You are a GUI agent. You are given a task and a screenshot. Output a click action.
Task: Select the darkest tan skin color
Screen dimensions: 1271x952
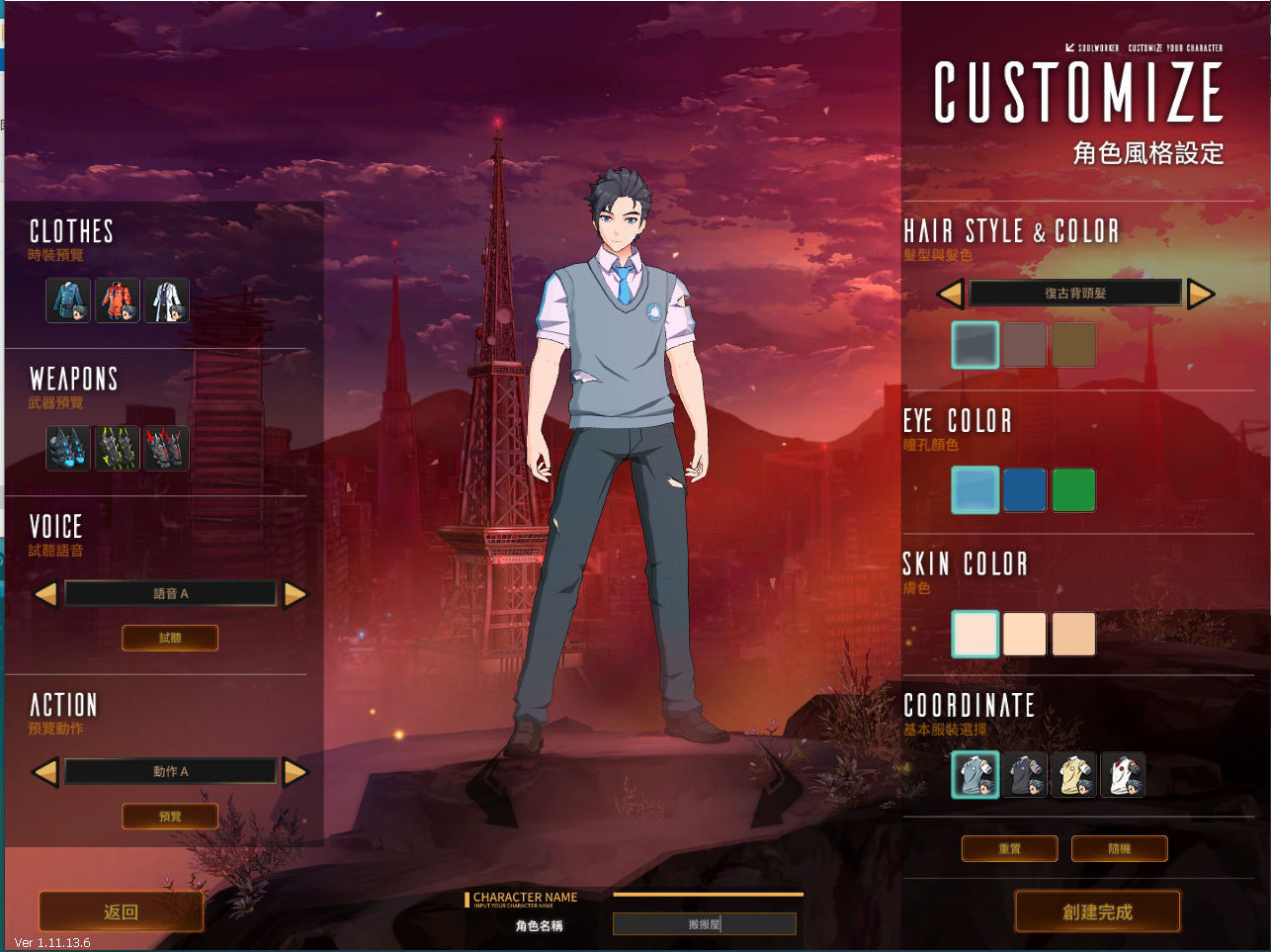(1073, 634)
